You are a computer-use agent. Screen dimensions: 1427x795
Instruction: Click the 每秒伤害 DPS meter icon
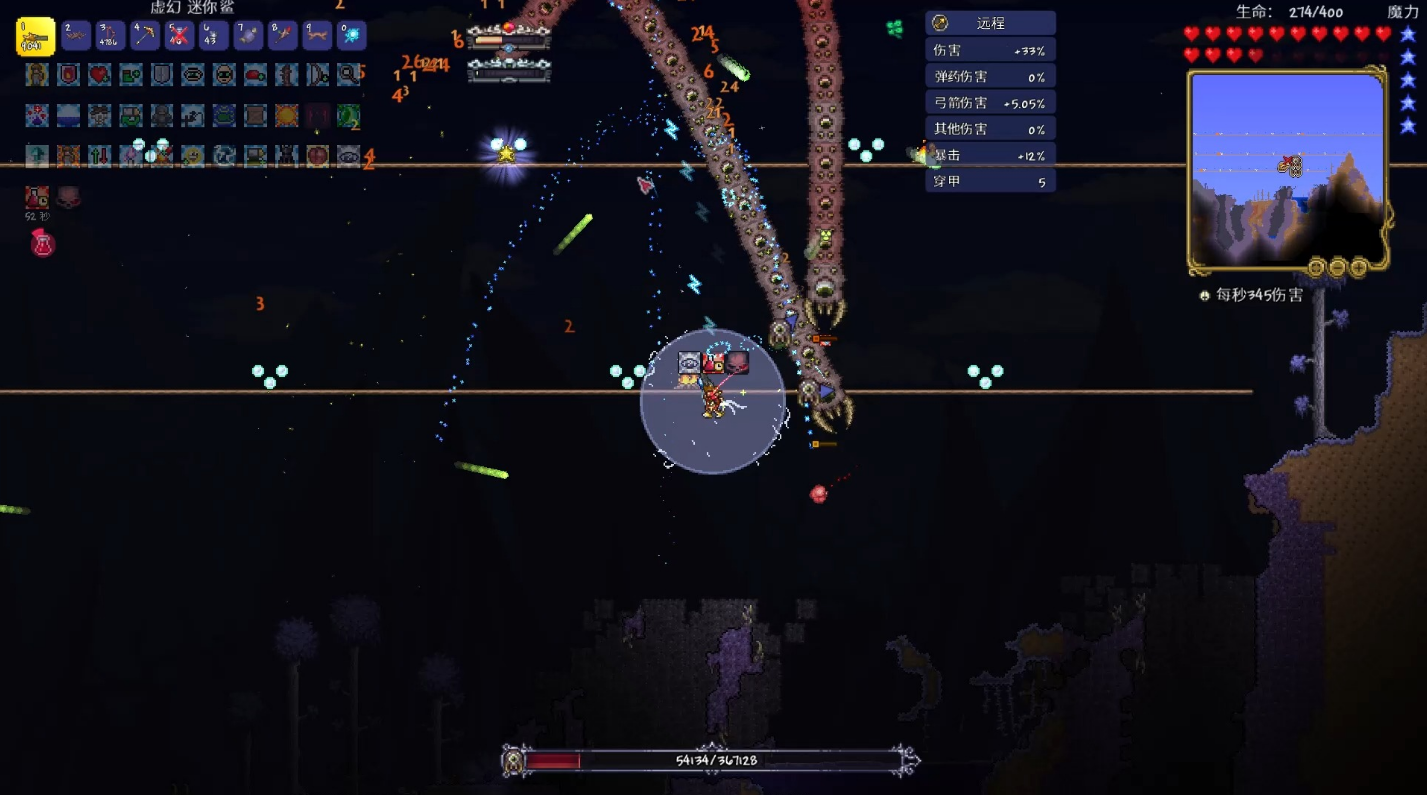click(1206, 296)
